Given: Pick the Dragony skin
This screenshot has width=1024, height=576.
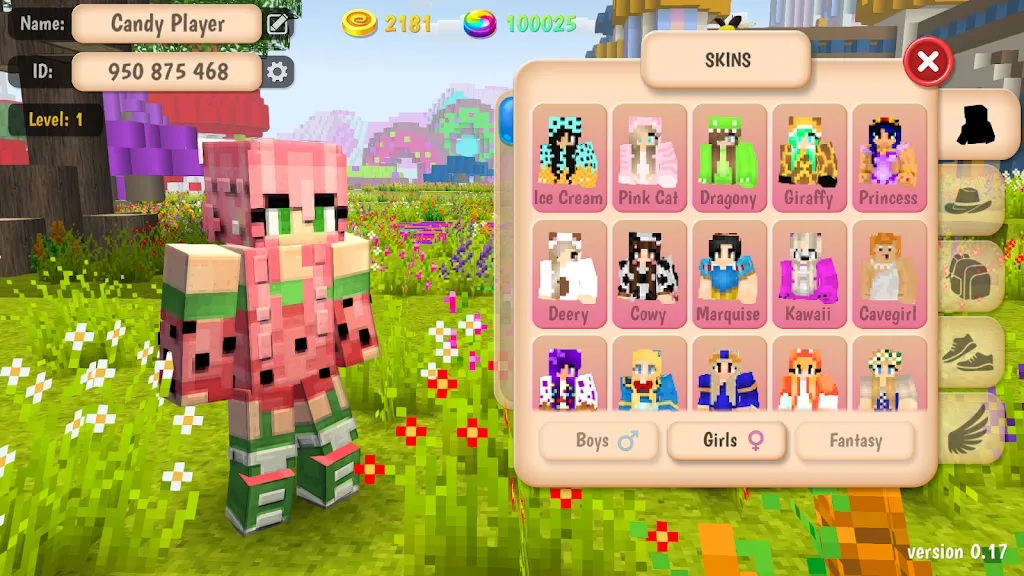Looking at the screenshot, I should click(729, 158).
